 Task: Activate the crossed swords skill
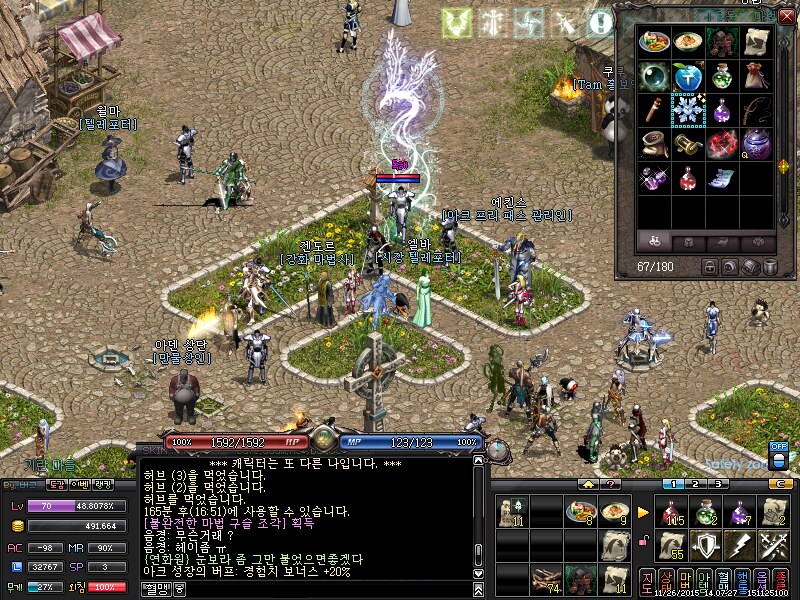[771, 546]
